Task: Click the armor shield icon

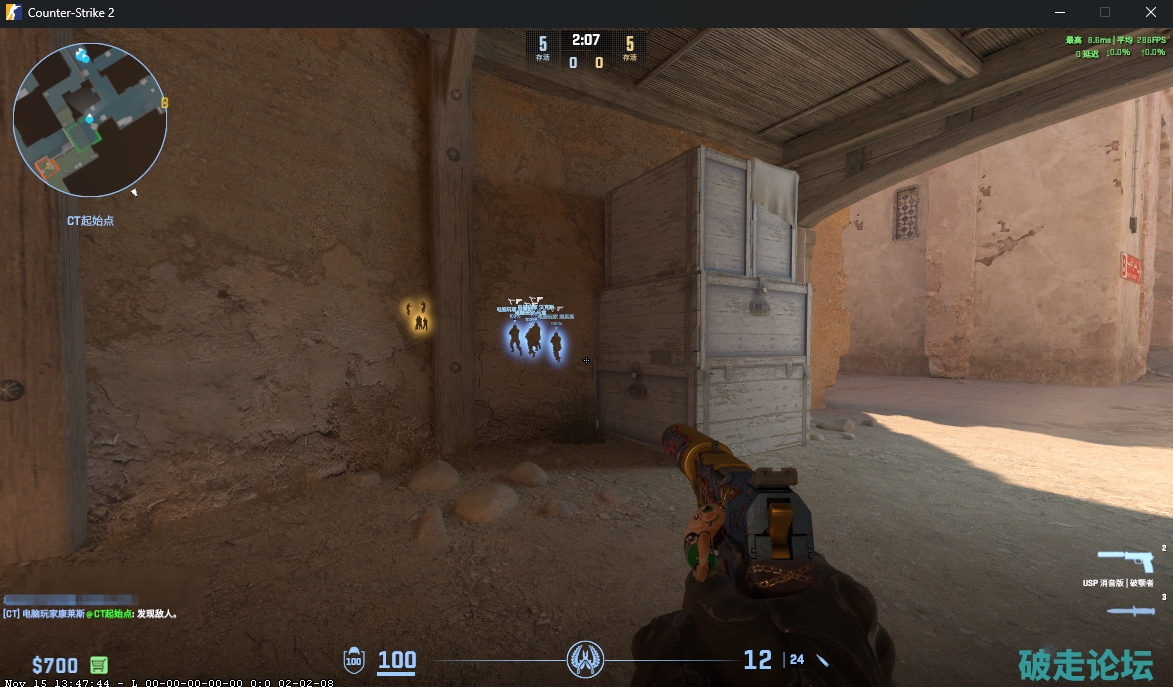Action: 354,660
